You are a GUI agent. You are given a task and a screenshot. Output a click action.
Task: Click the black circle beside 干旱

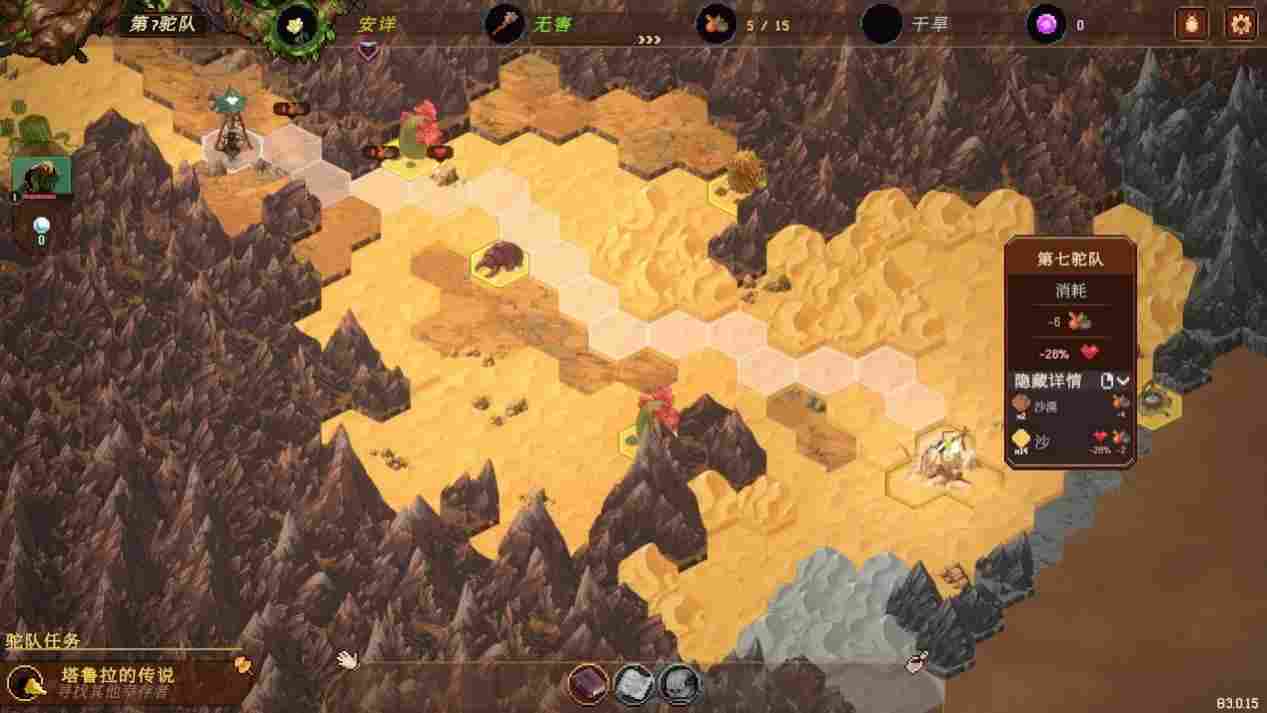(882, 24)
